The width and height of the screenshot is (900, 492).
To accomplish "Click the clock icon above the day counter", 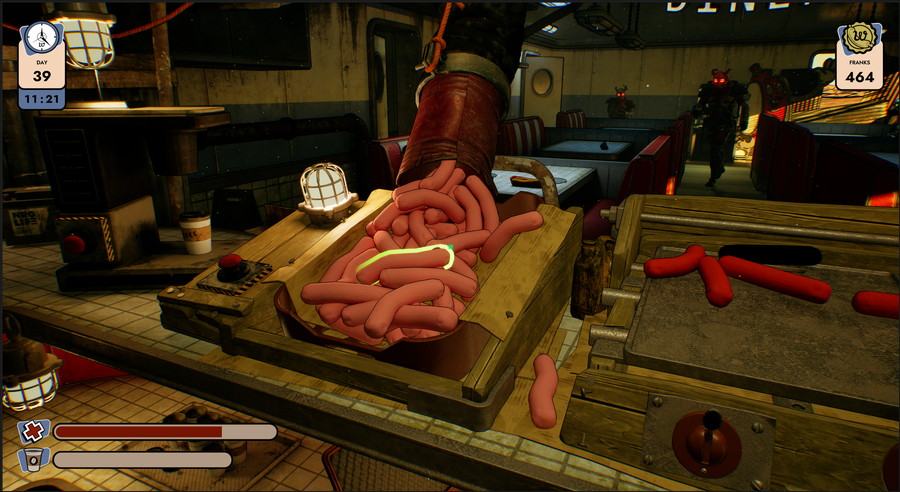I will click(41, 37).
